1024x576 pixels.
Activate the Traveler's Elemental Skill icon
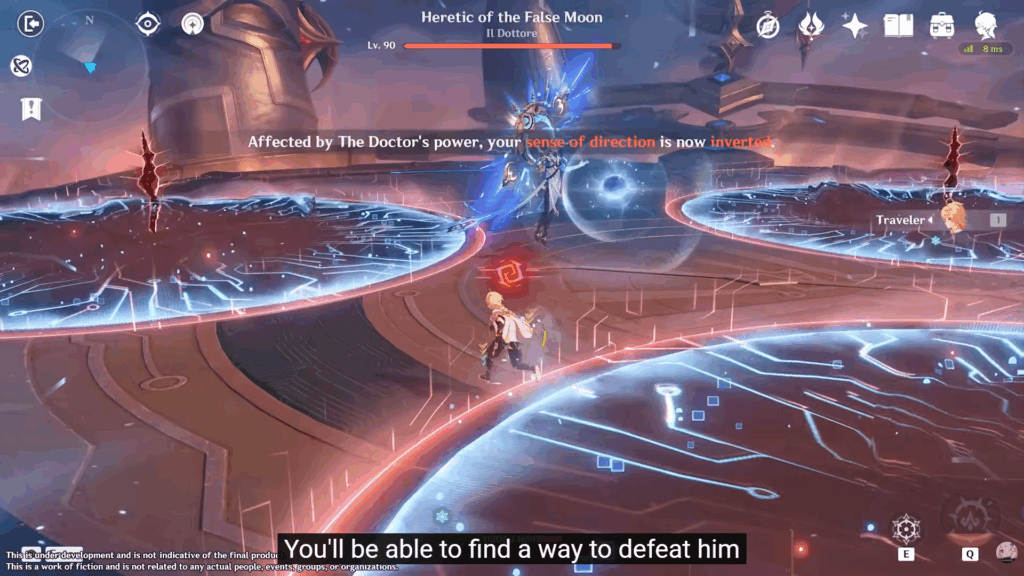click(906, 529)
